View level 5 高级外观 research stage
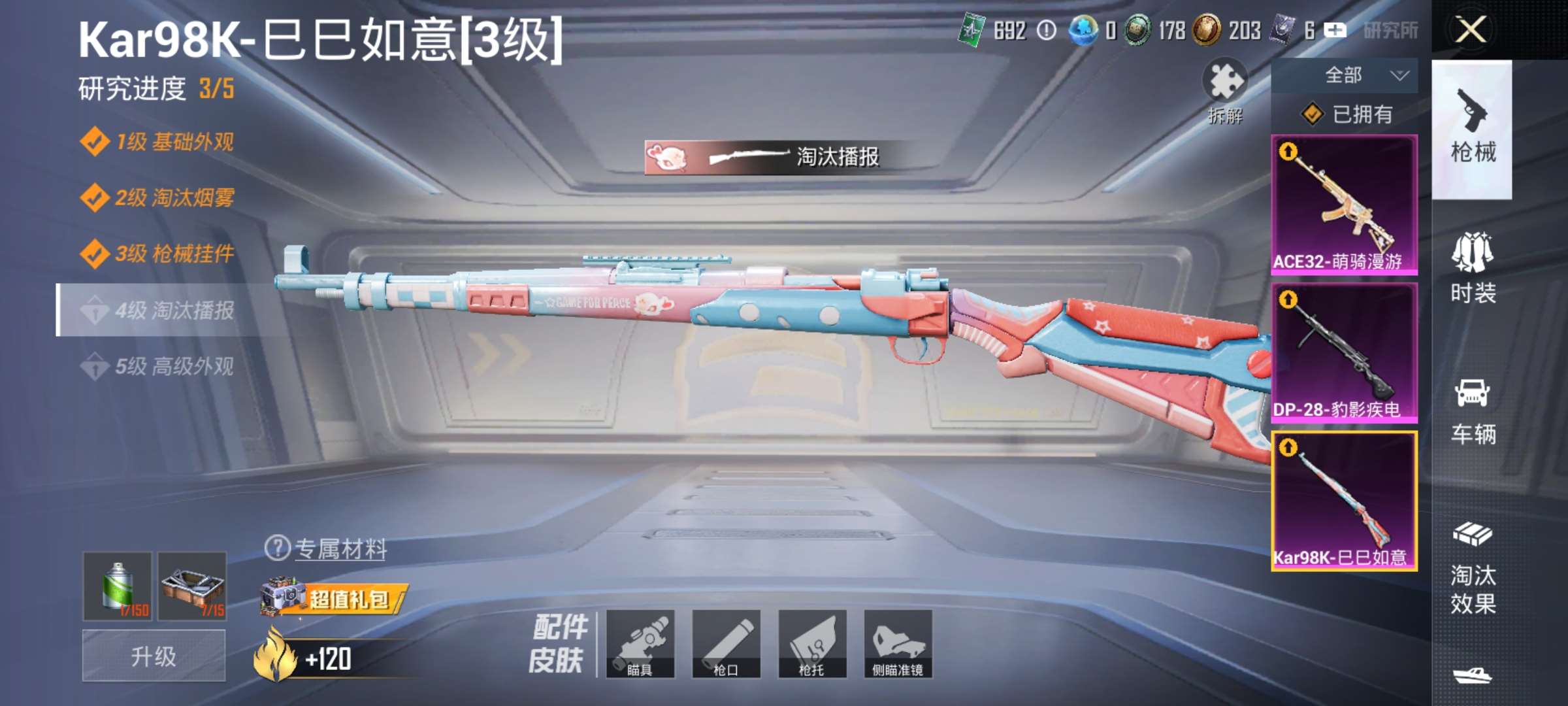 pos(173,366)
